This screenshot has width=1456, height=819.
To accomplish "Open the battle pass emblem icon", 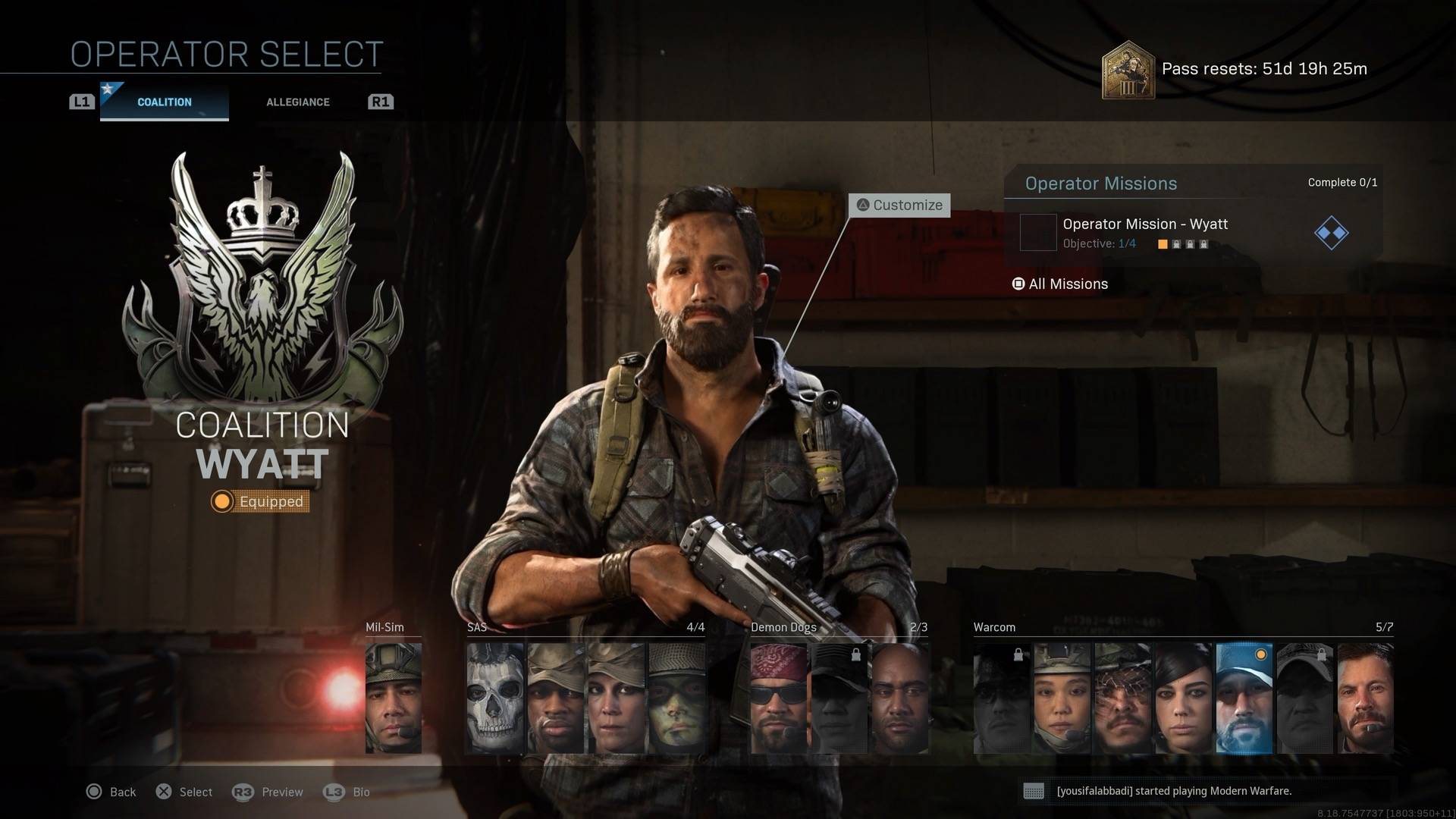I will point(1128,70).
